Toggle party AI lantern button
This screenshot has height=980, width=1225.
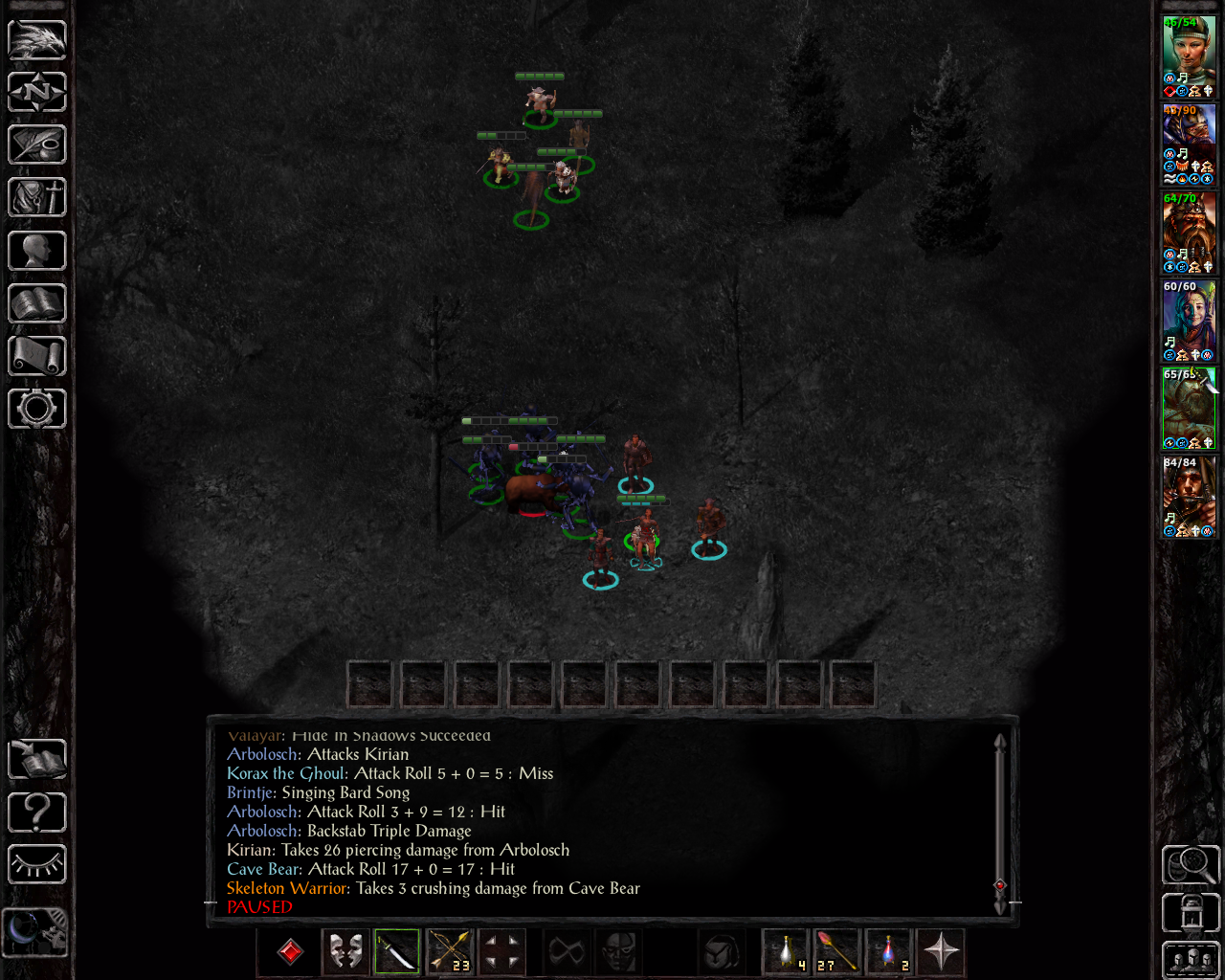(1191, 912)
